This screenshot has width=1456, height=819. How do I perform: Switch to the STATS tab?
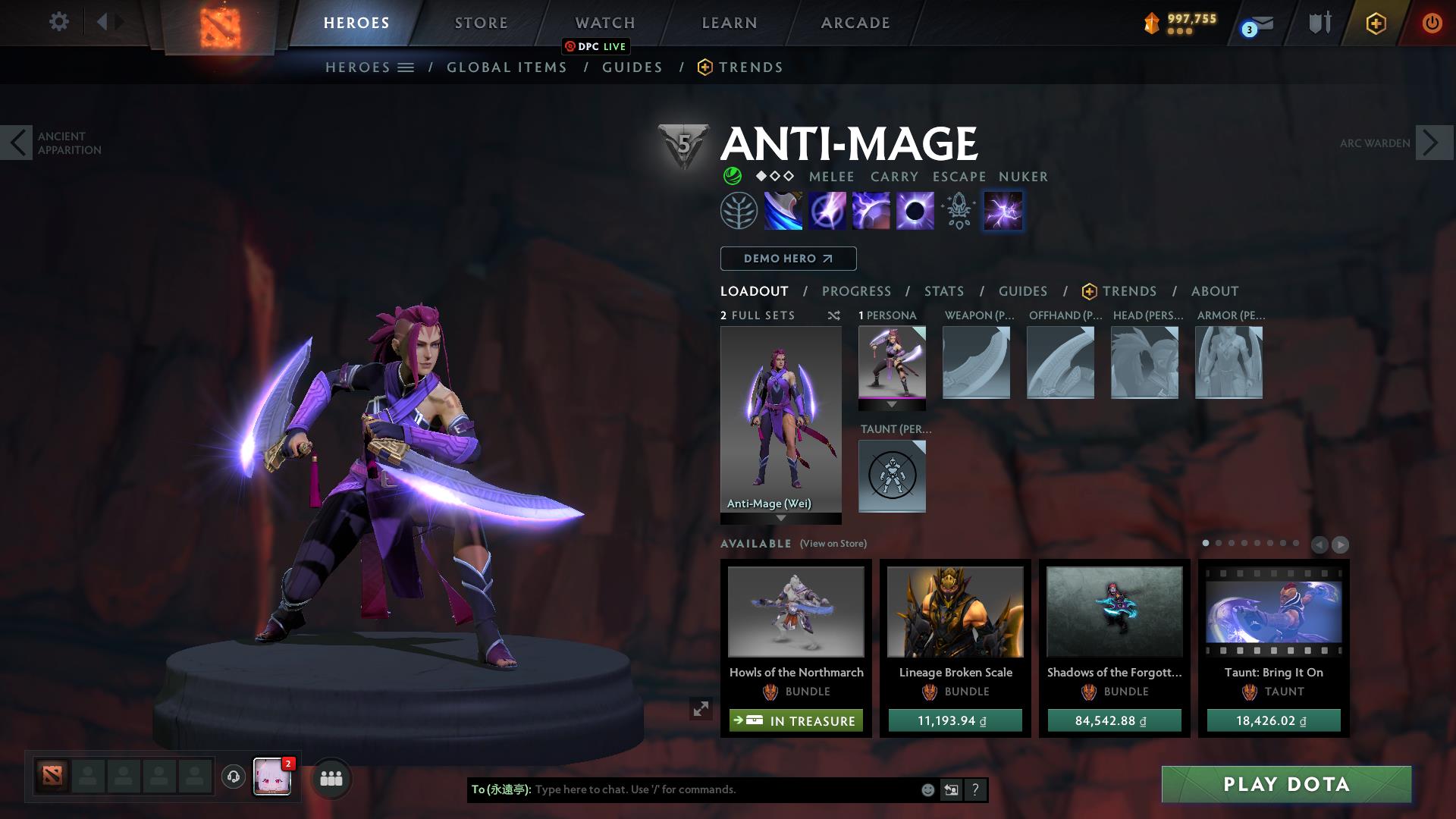click(x=943, y=290)
